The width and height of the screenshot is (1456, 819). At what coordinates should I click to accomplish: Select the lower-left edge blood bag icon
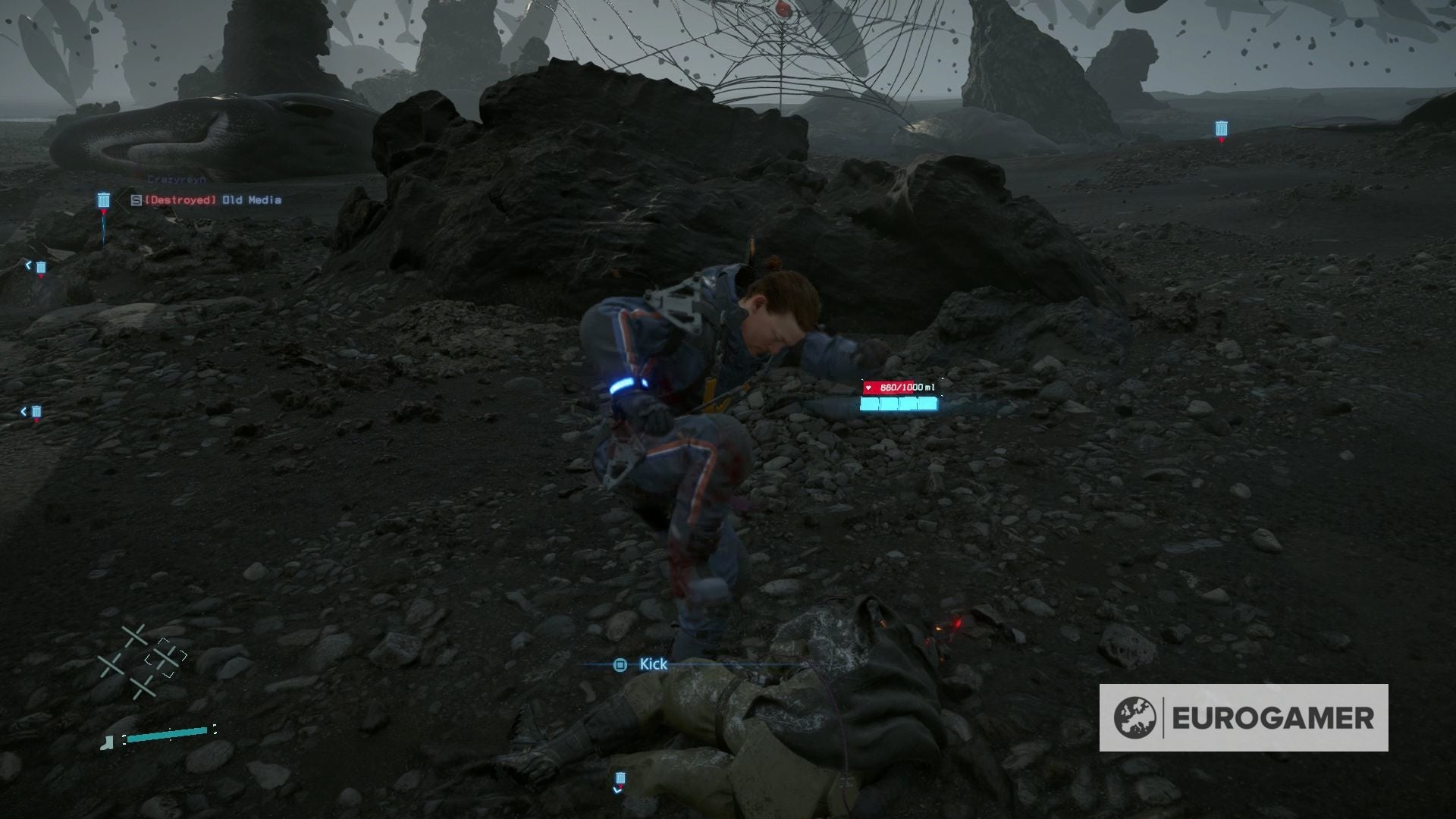click(36, 413)
